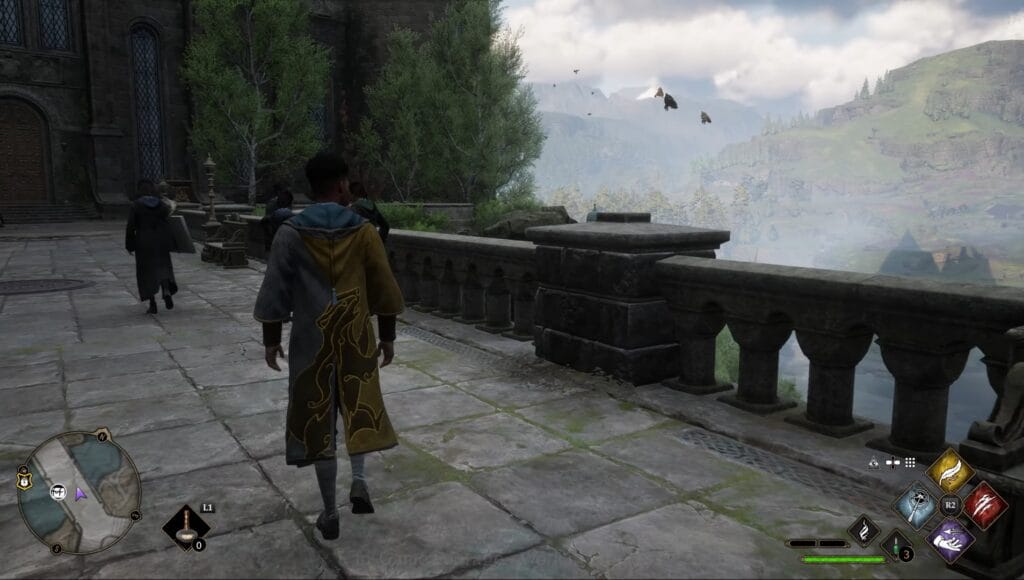1024x580 pixels.
Task: Click the triangle eye icon above spells
Action: click(874, 463)
